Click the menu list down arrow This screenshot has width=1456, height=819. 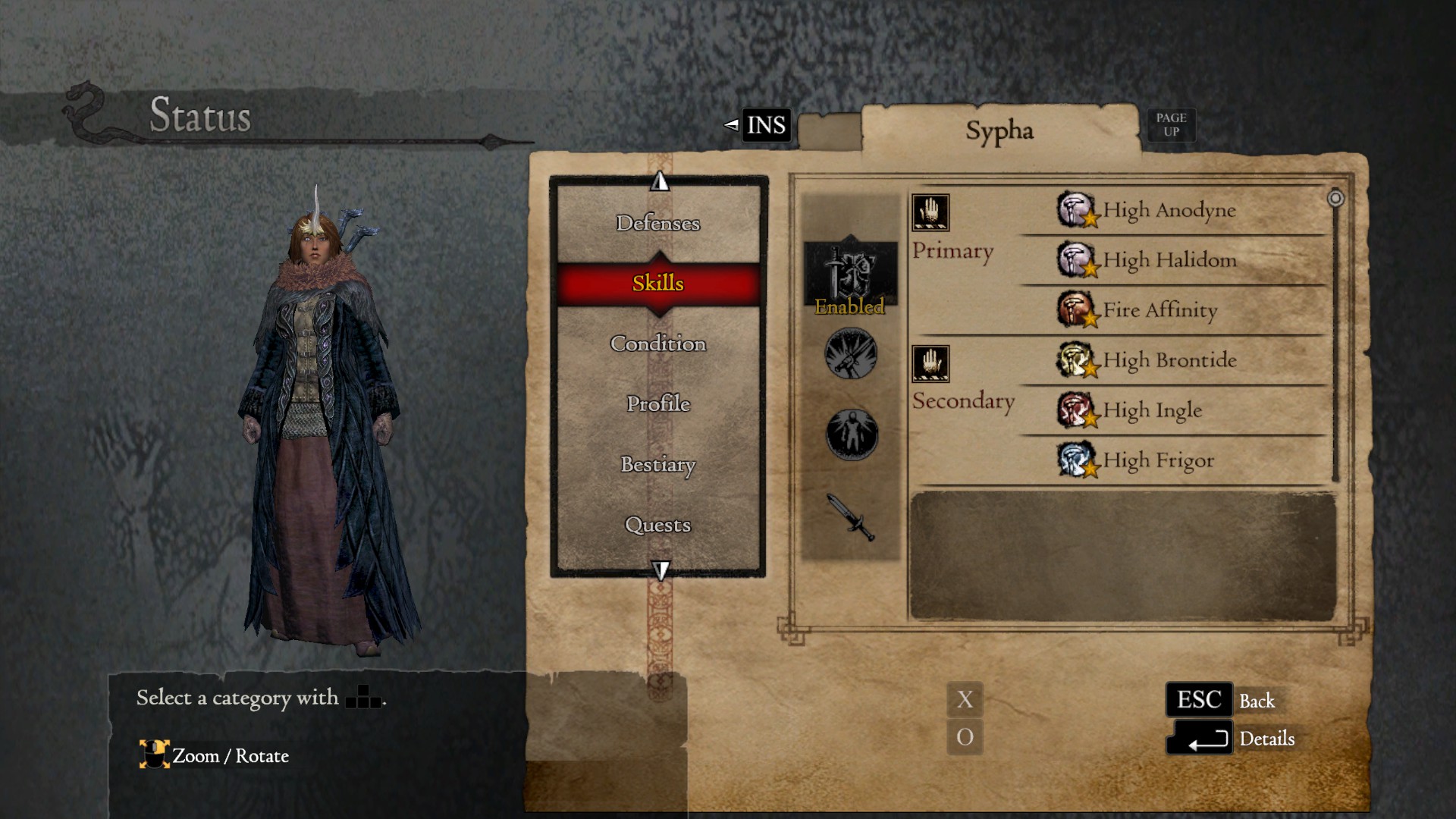pos(661,570)
